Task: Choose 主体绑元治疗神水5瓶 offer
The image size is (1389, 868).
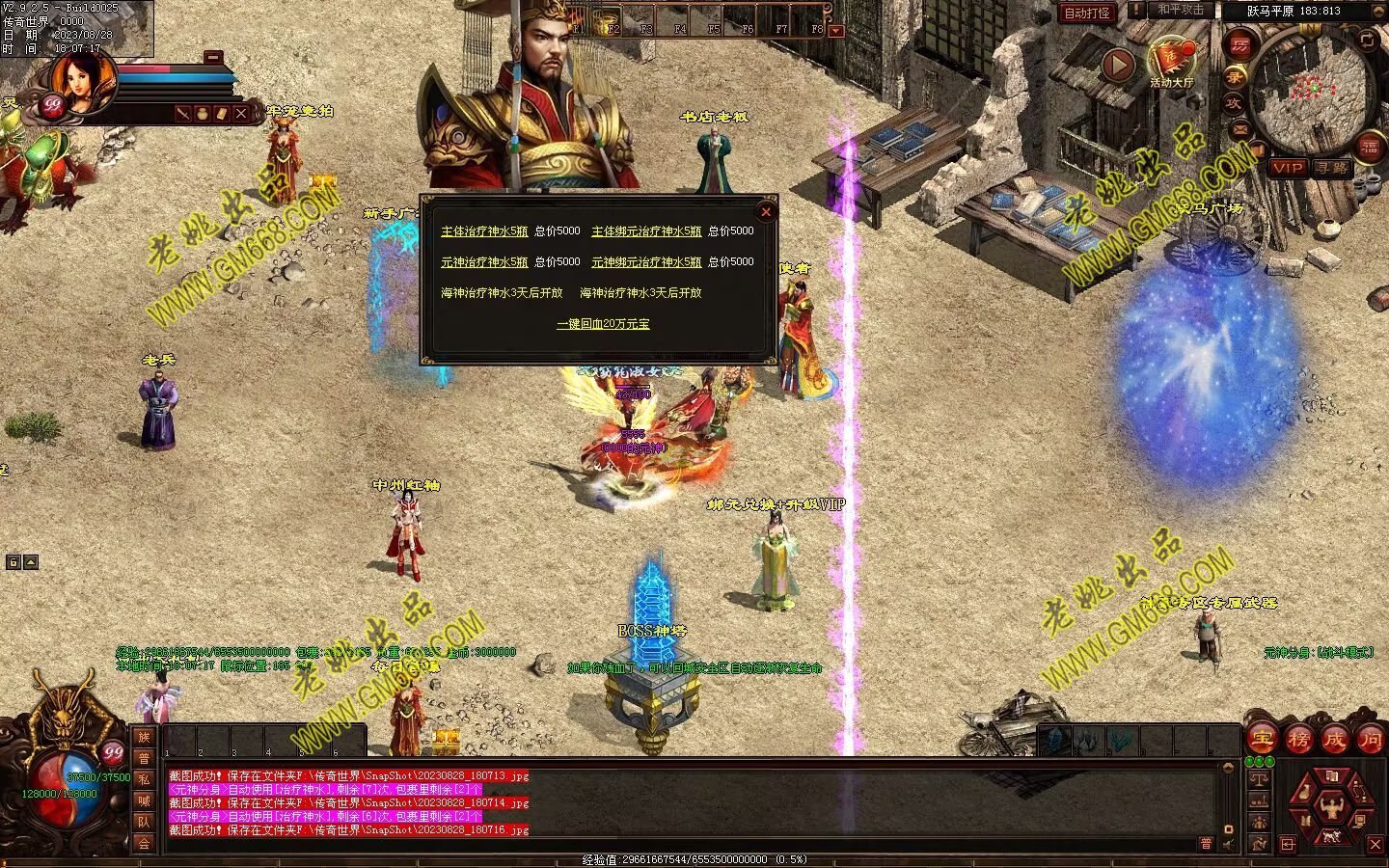Action: (646, 231)
